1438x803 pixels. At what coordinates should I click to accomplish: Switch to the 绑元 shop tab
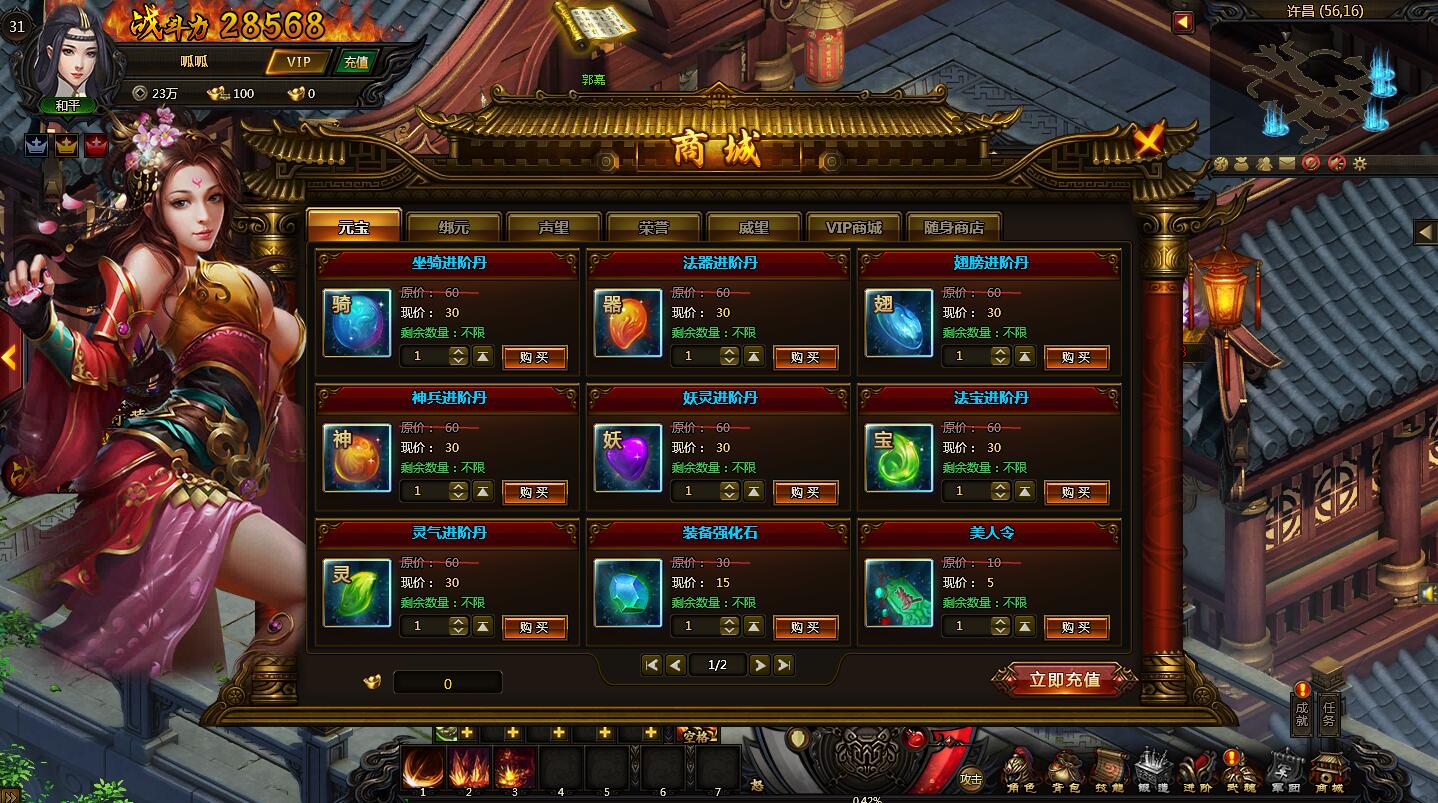(454, 227)
